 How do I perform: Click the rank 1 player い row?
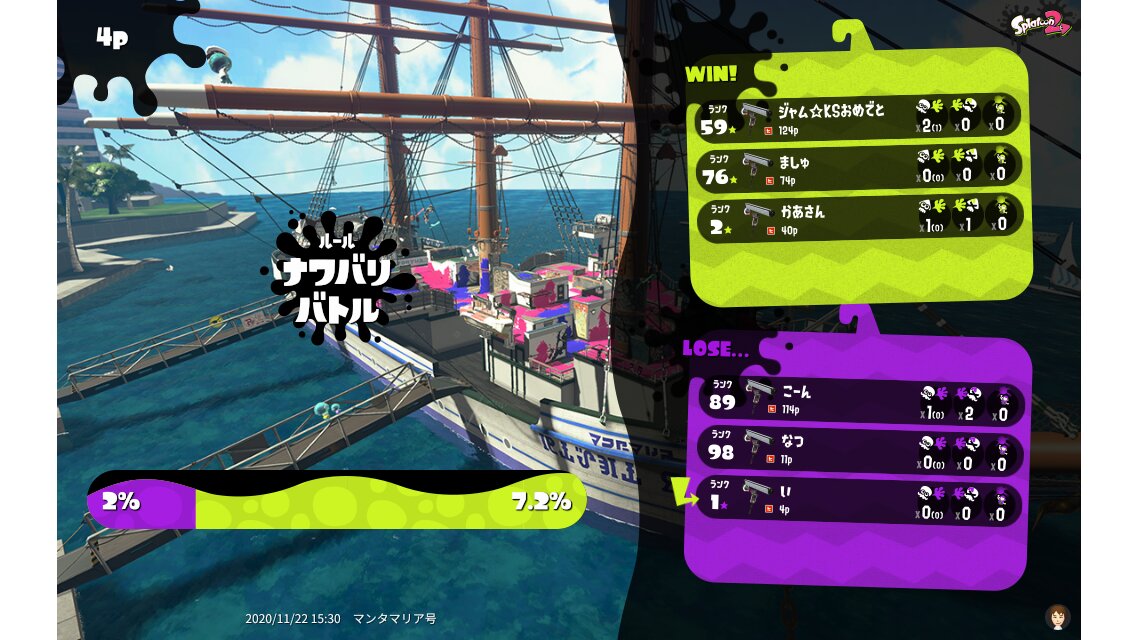[x=858, y=503]
